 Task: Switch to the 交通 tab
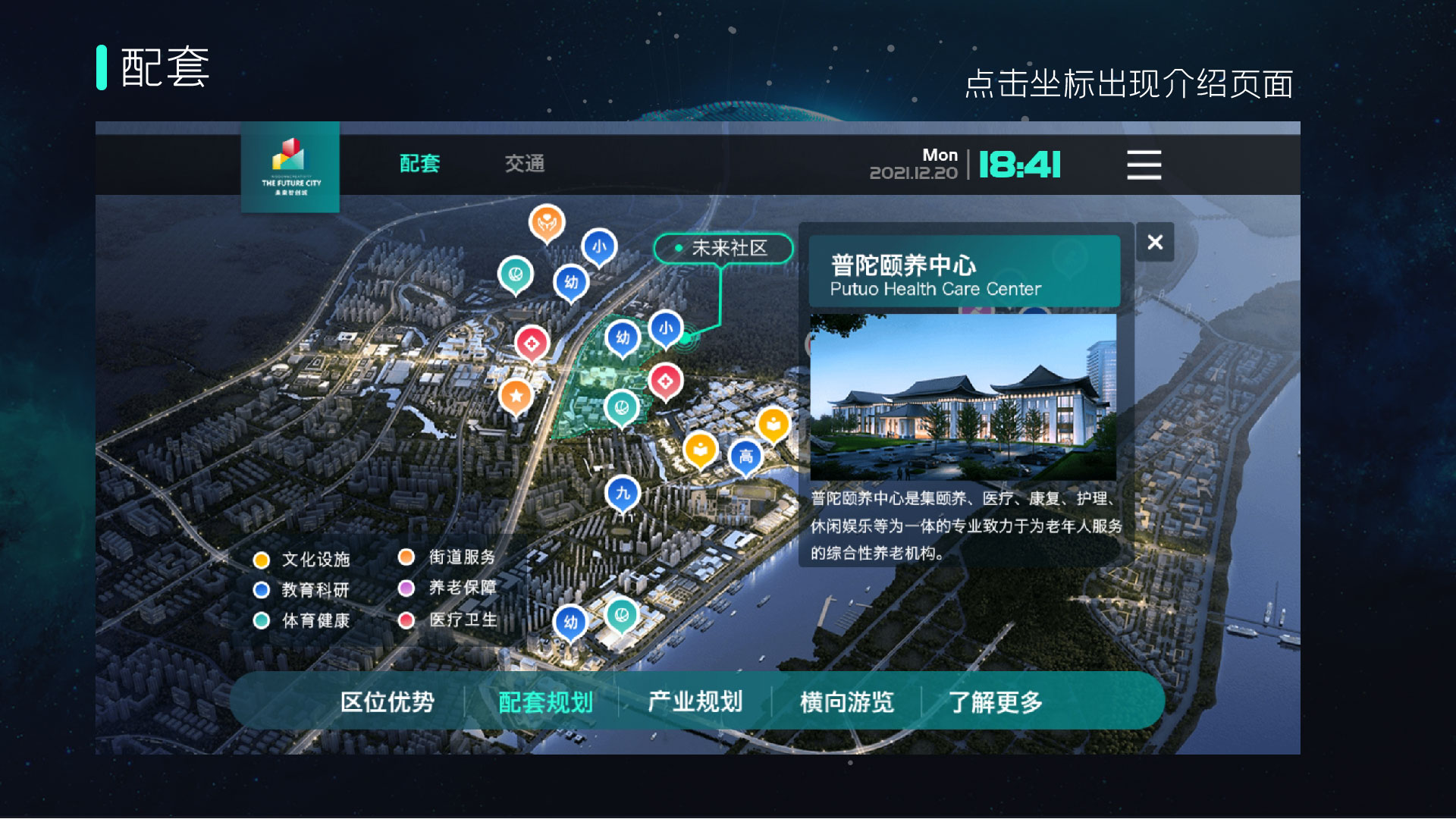tap(526, 164)
